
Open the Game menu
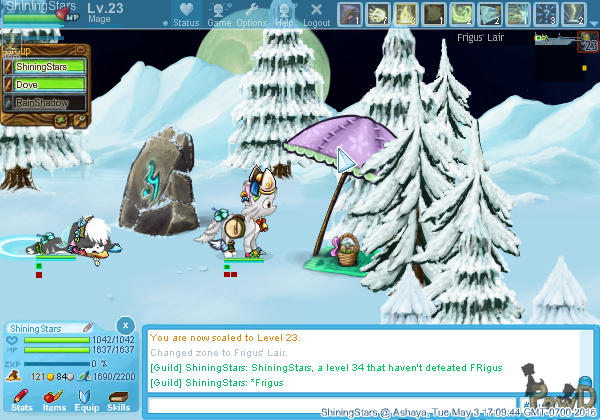[218, 13]
